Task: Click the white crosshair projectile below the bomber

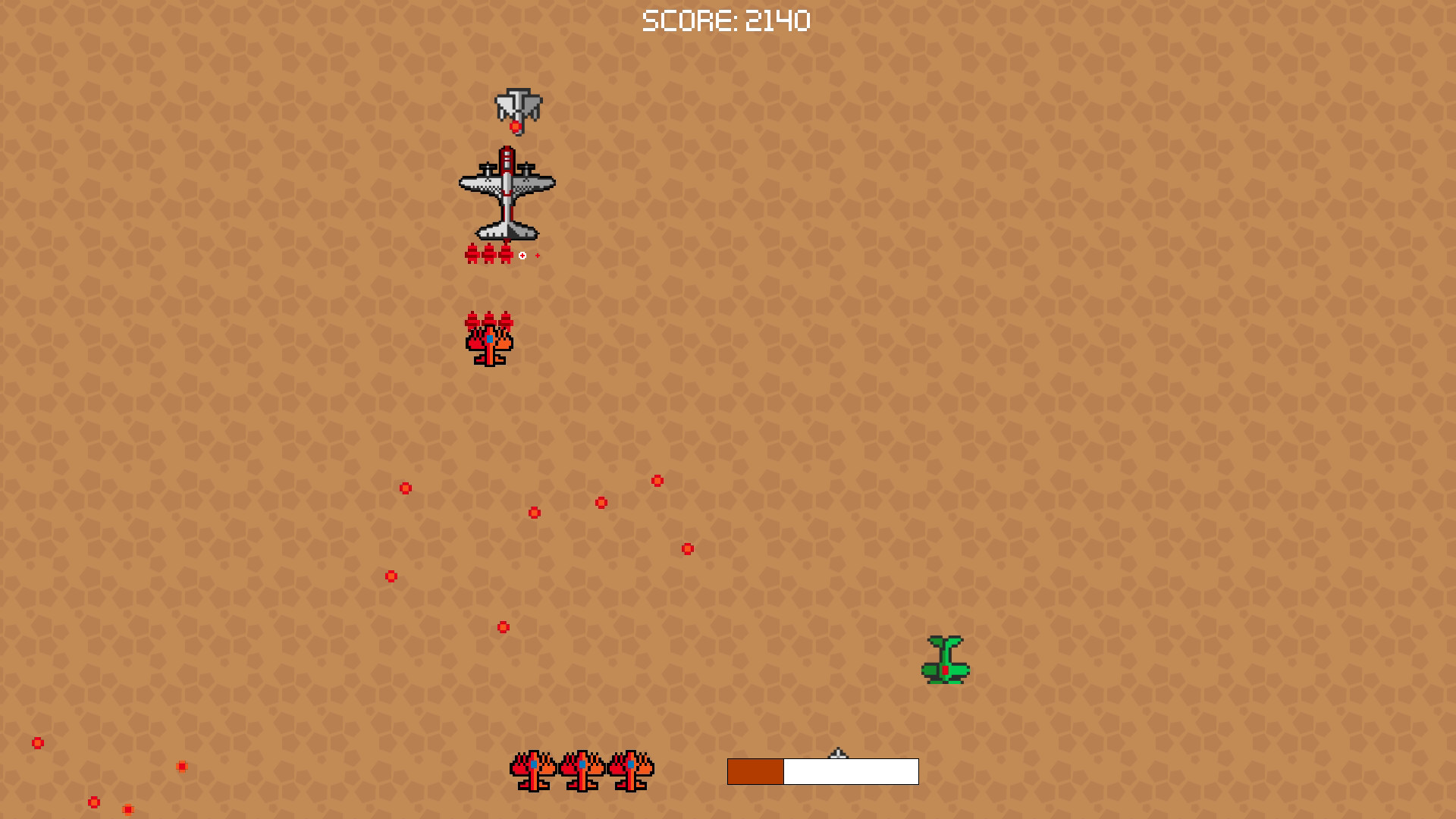Action: (522, 254)
